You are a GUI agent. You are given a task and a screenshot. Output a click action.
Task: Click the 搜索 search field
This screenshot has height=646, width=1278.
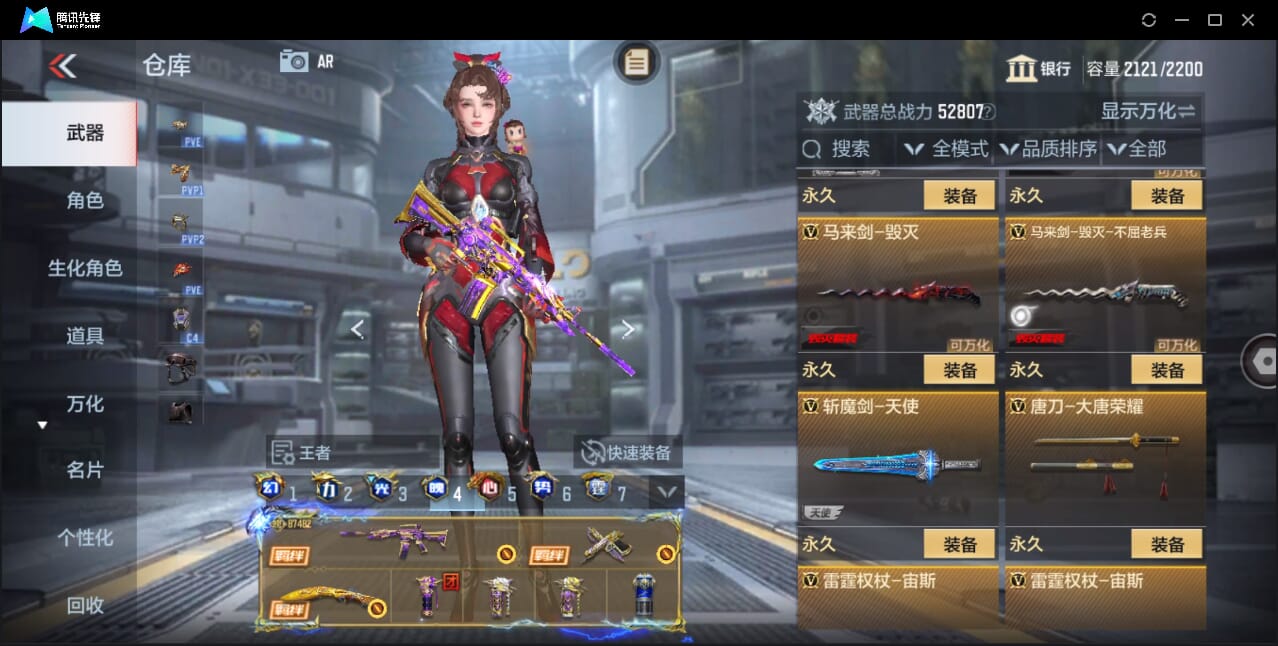coord(848,149)
